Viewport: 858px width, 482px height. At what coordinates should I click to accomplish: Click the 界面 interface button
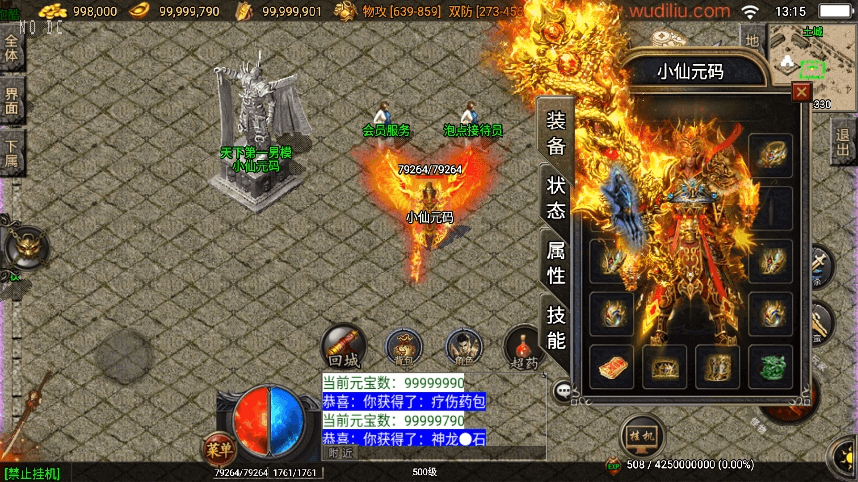11,100
